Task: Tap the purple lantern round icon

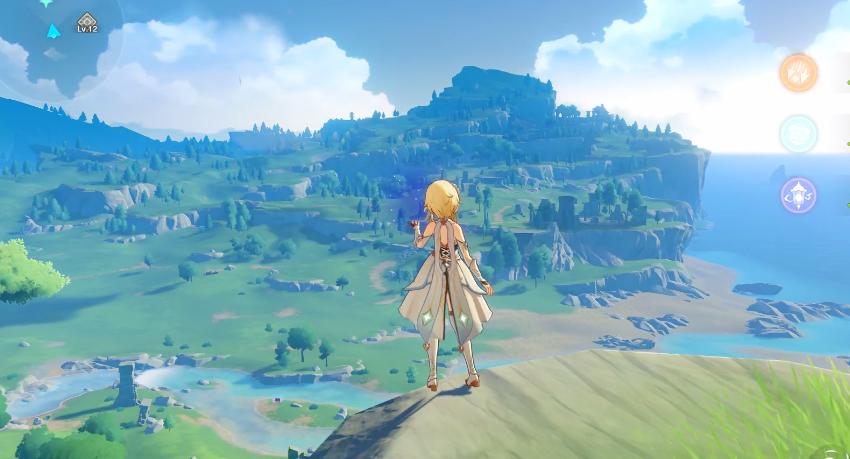Action: point(798,195)
